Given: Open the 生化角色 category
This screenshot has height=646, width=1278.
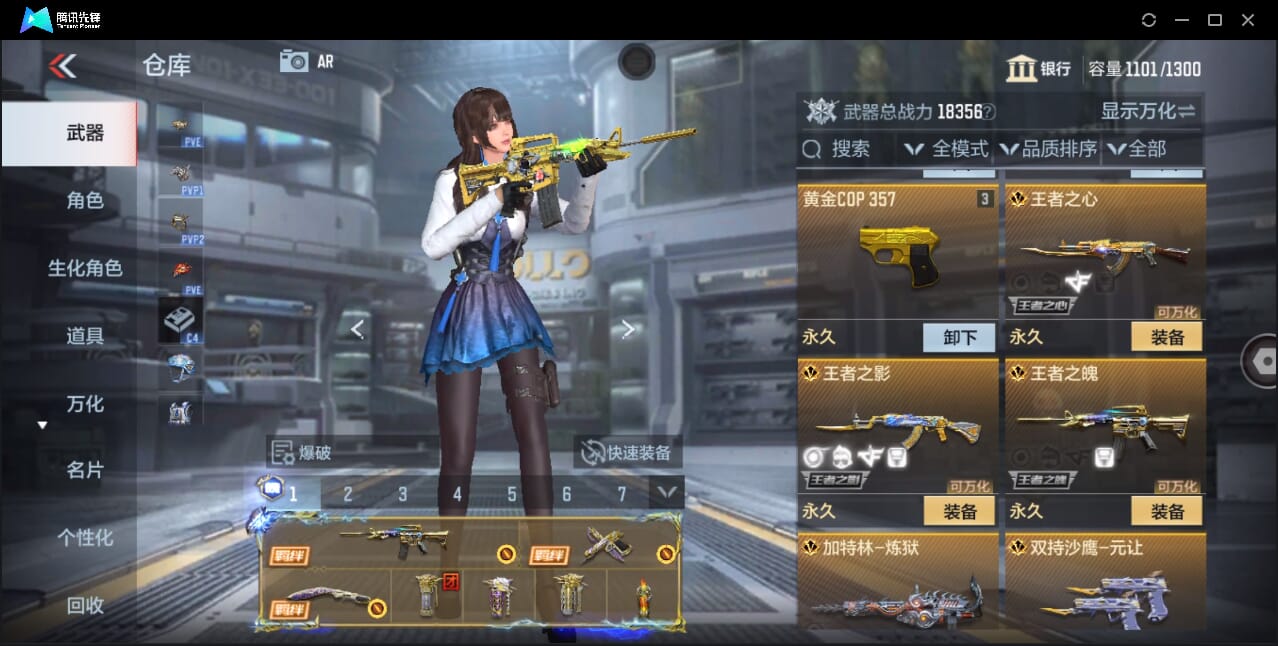Looking at the screenshot, I should [x=84, y=268].
